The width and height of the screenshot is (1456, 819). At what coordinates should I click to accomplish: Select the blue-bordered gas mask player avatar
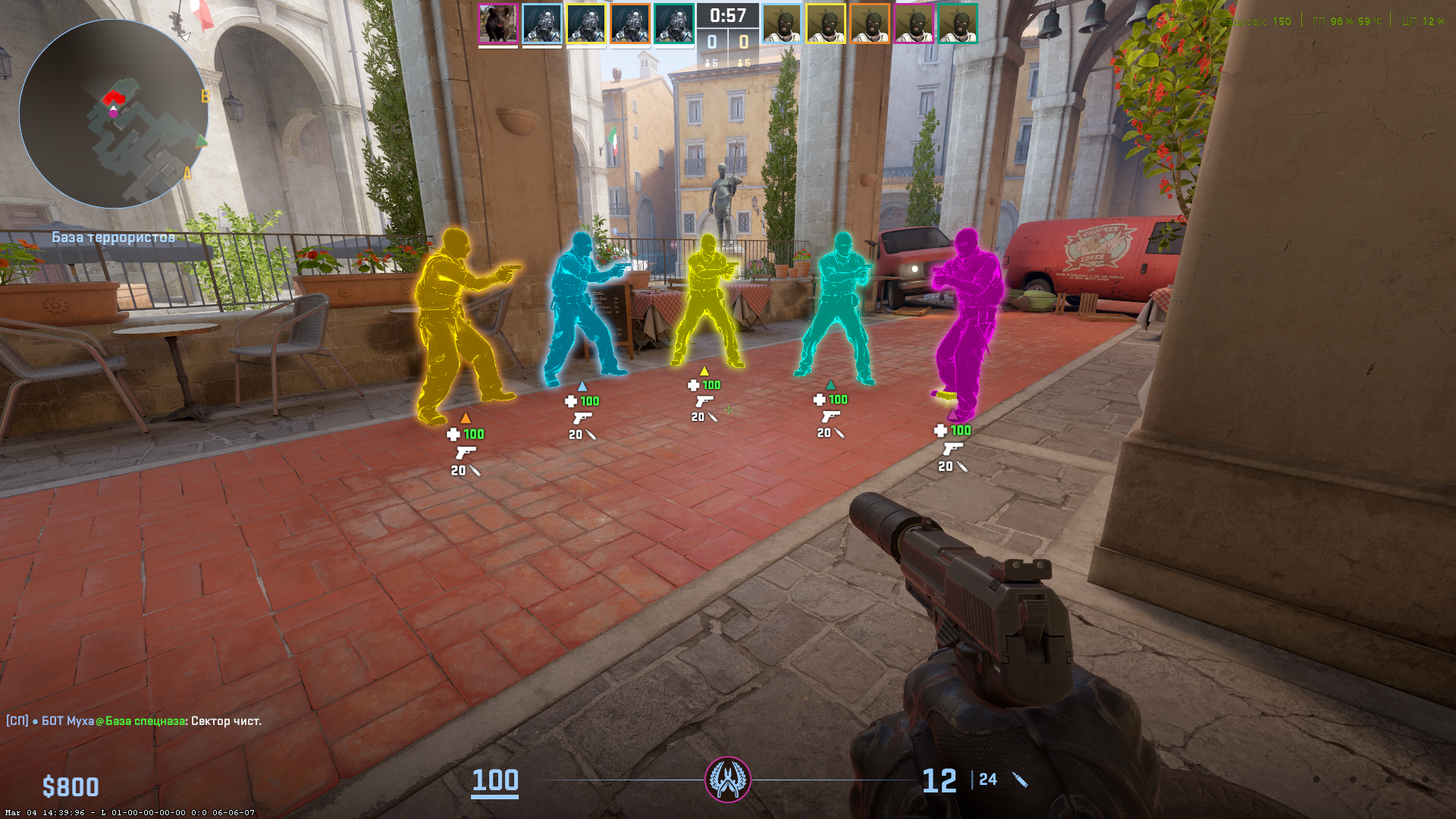click(542, 24)
